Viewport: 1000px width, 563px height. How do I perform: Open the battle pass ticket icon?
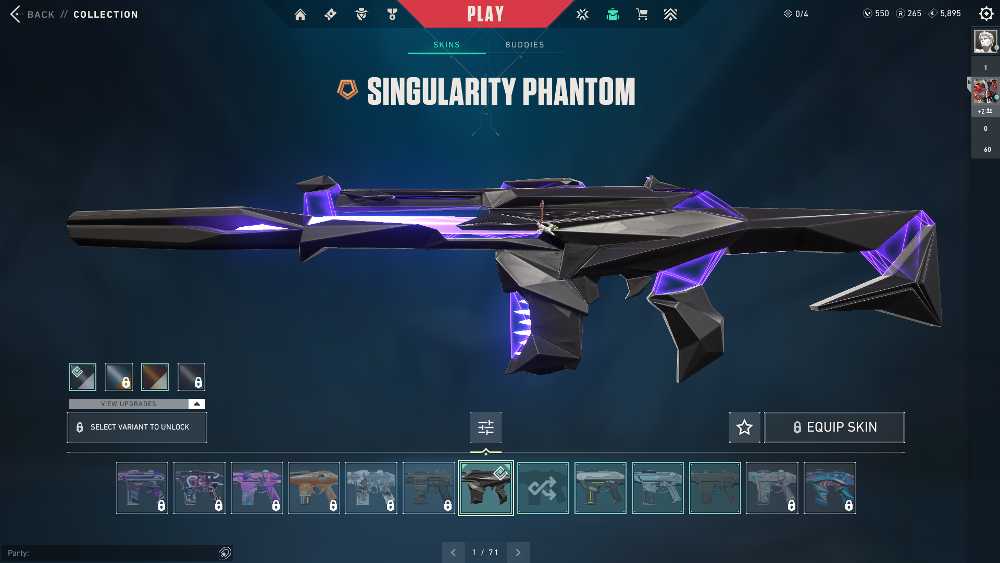point(330,14)
